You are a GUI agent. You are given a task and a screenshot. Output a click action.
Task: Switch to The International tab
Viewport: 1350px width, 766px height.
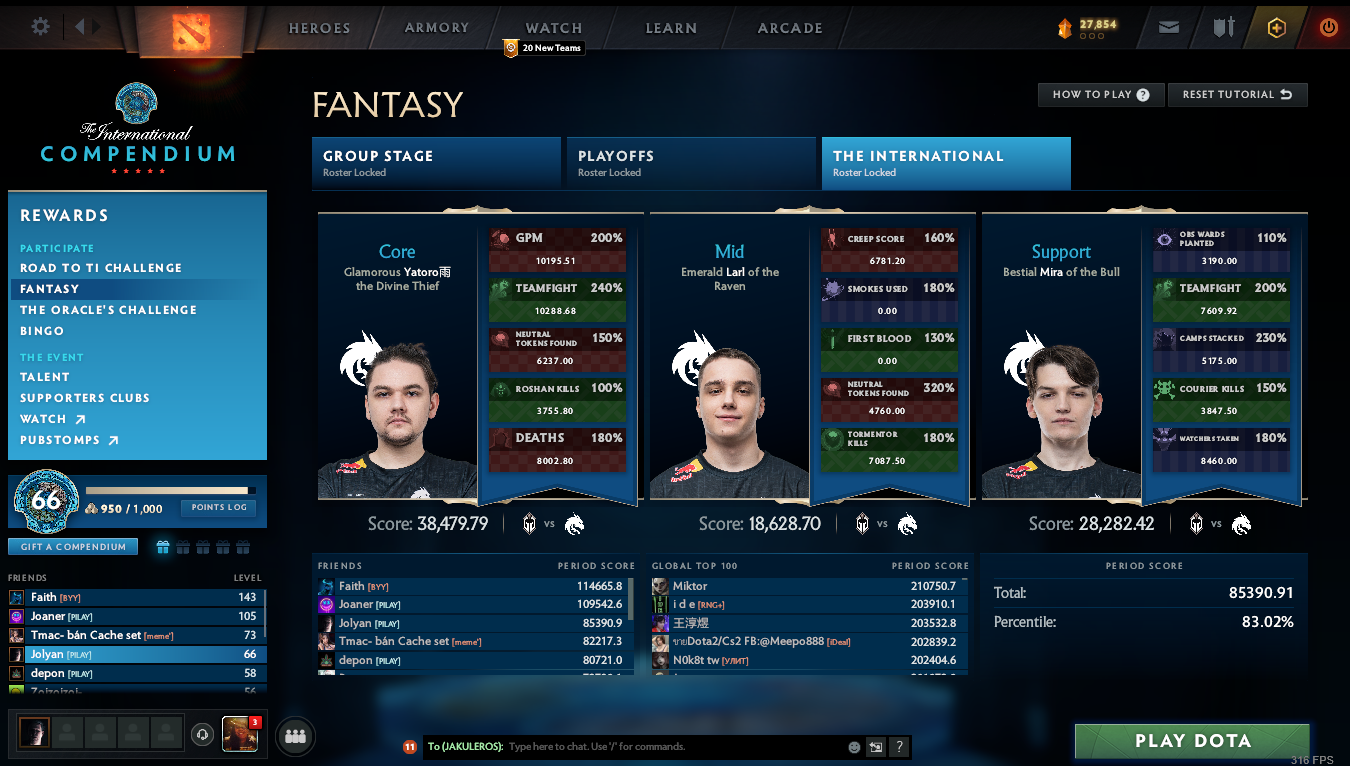tap(945, 163)
